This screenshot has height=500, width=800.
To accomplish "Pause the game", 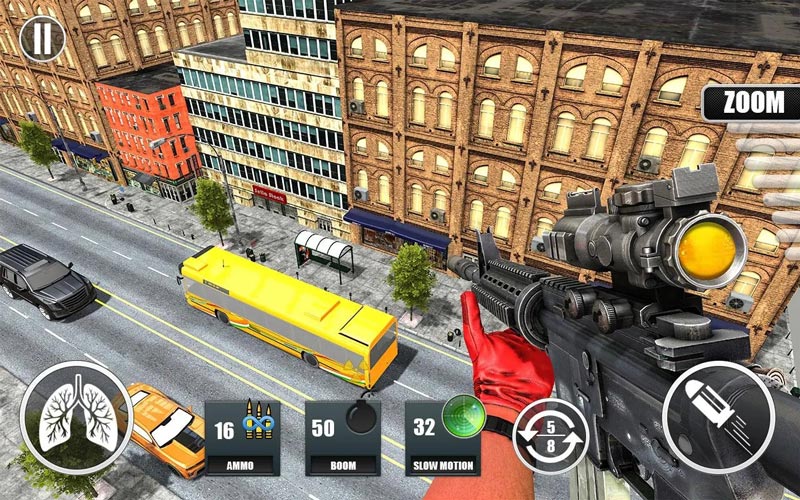I will click(x=41, y=39).
